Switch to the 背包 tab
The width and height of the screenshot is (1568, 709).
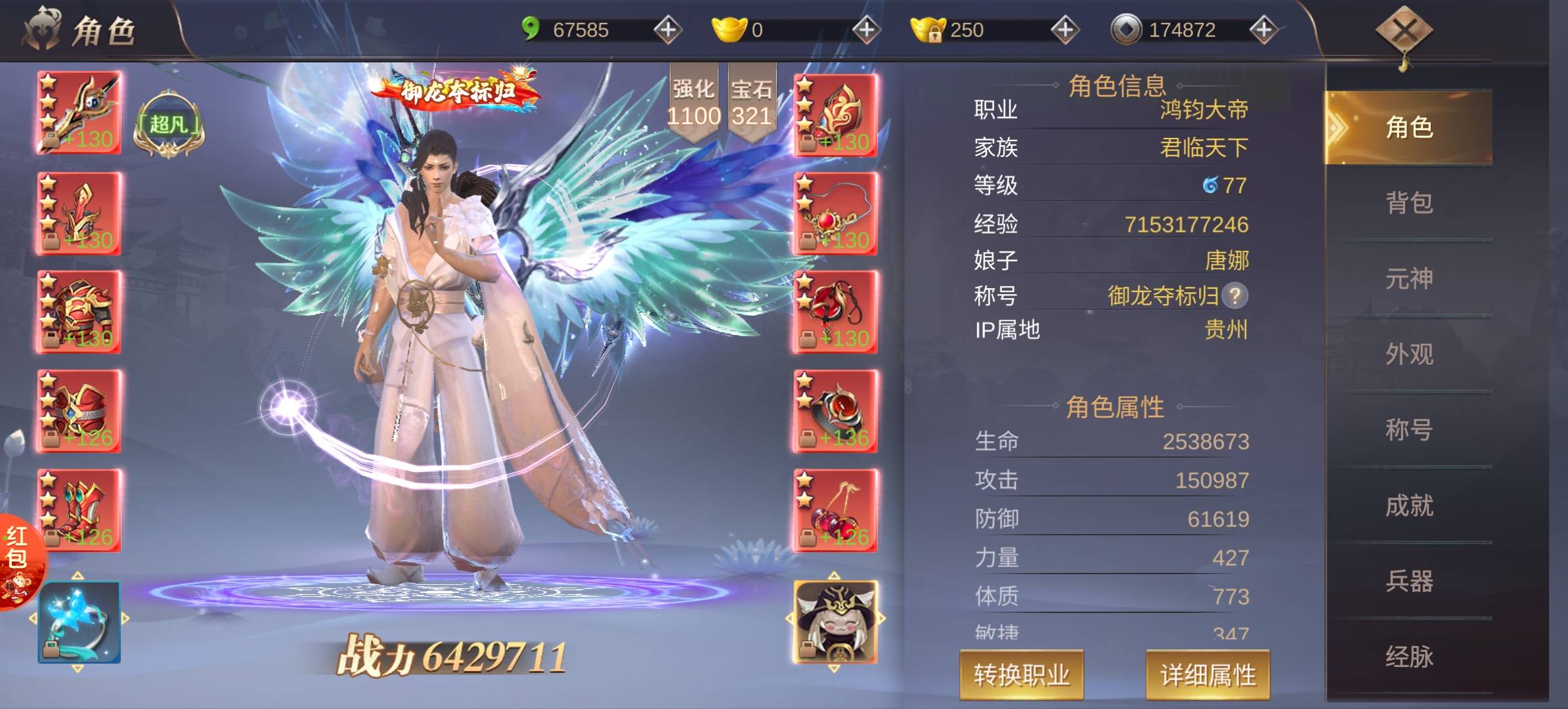pos(1408,203)
